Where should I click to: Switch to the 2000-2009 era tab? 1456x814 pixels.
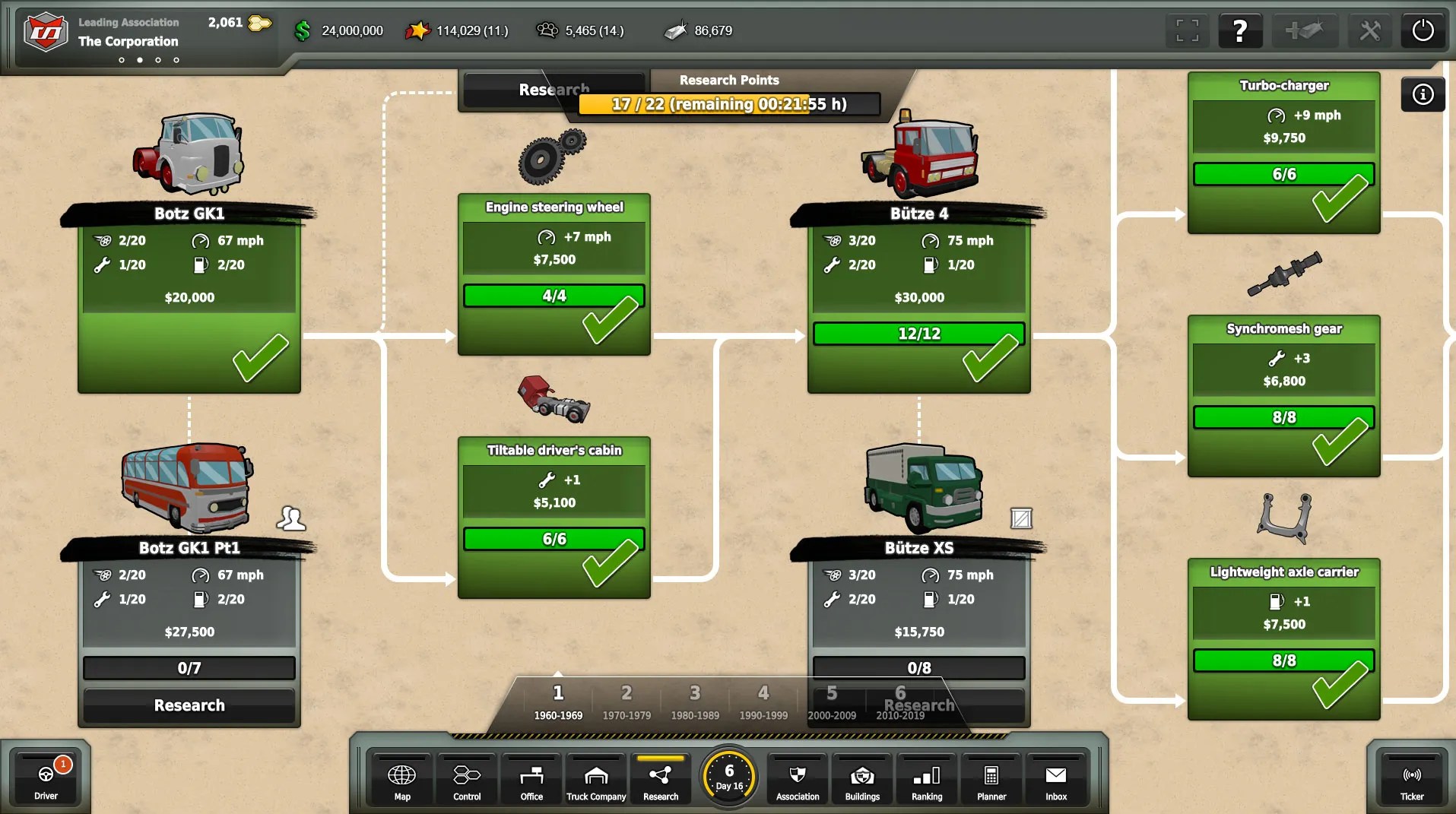831,701
